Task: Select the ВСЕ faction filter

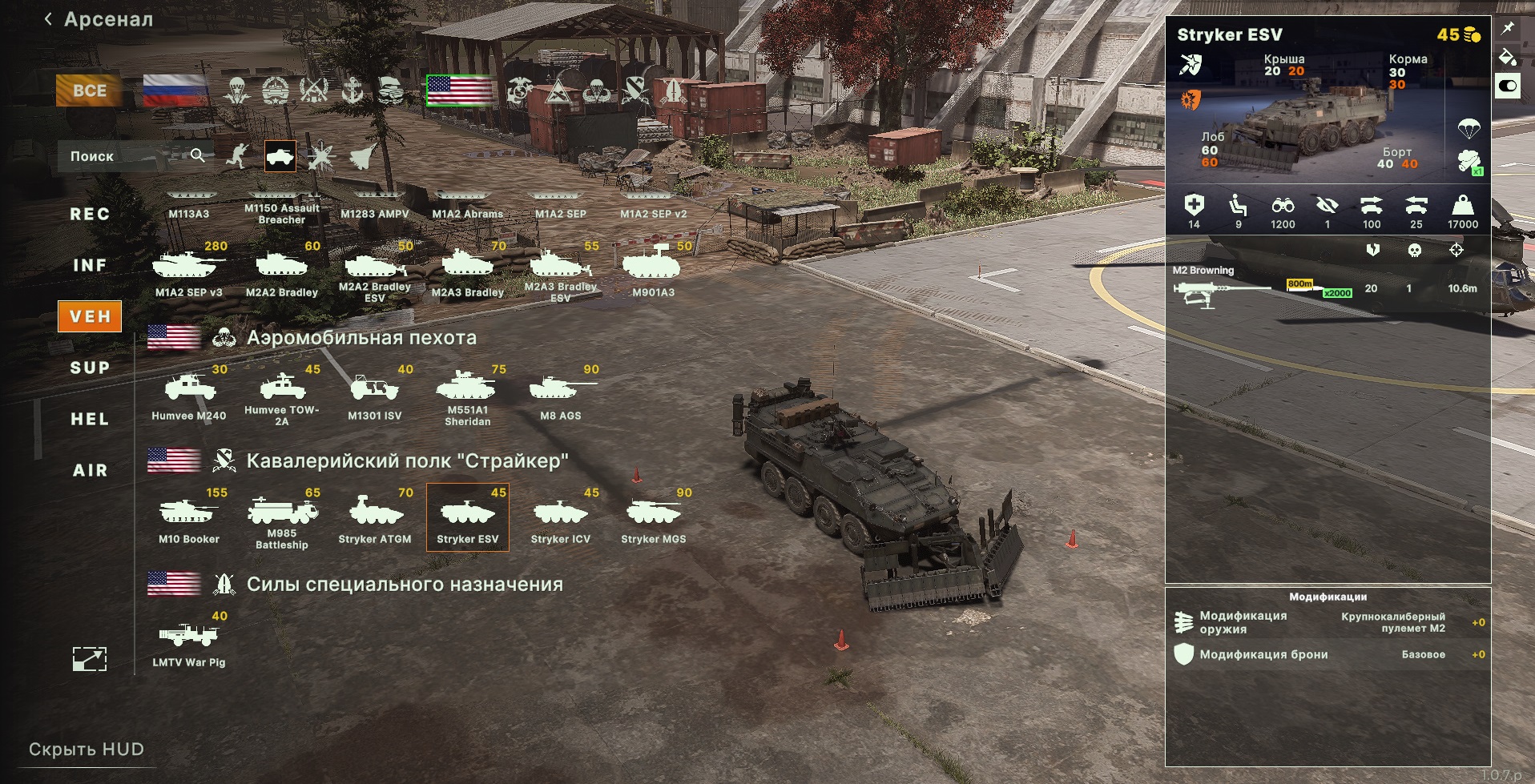Action: point(89,90)
